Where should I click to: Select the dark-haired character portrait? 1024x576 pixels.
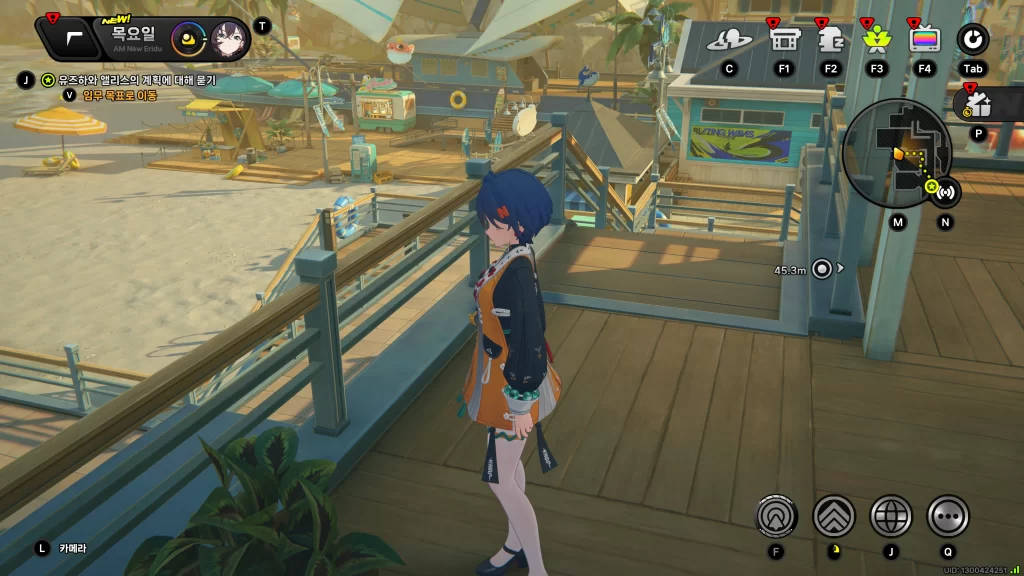point(229,41)
